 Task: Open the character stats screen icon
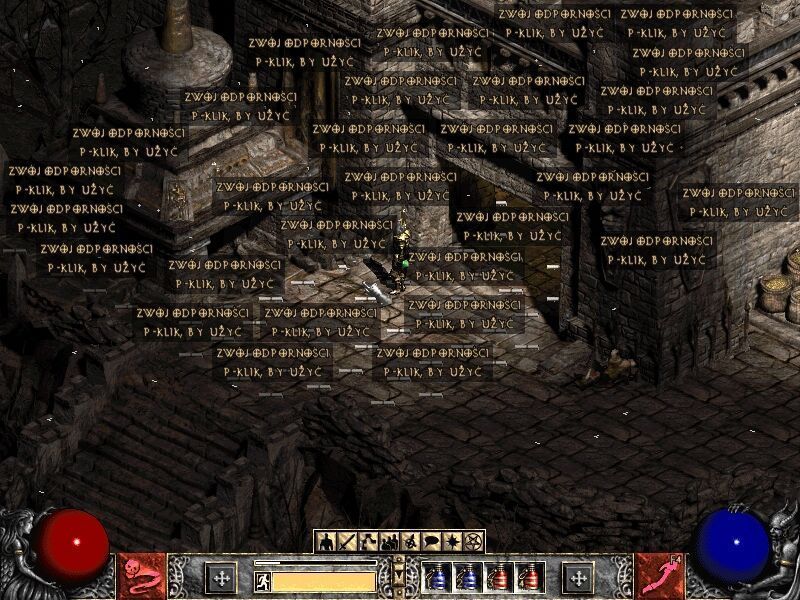pyautogui.click(x=325, y=541)
